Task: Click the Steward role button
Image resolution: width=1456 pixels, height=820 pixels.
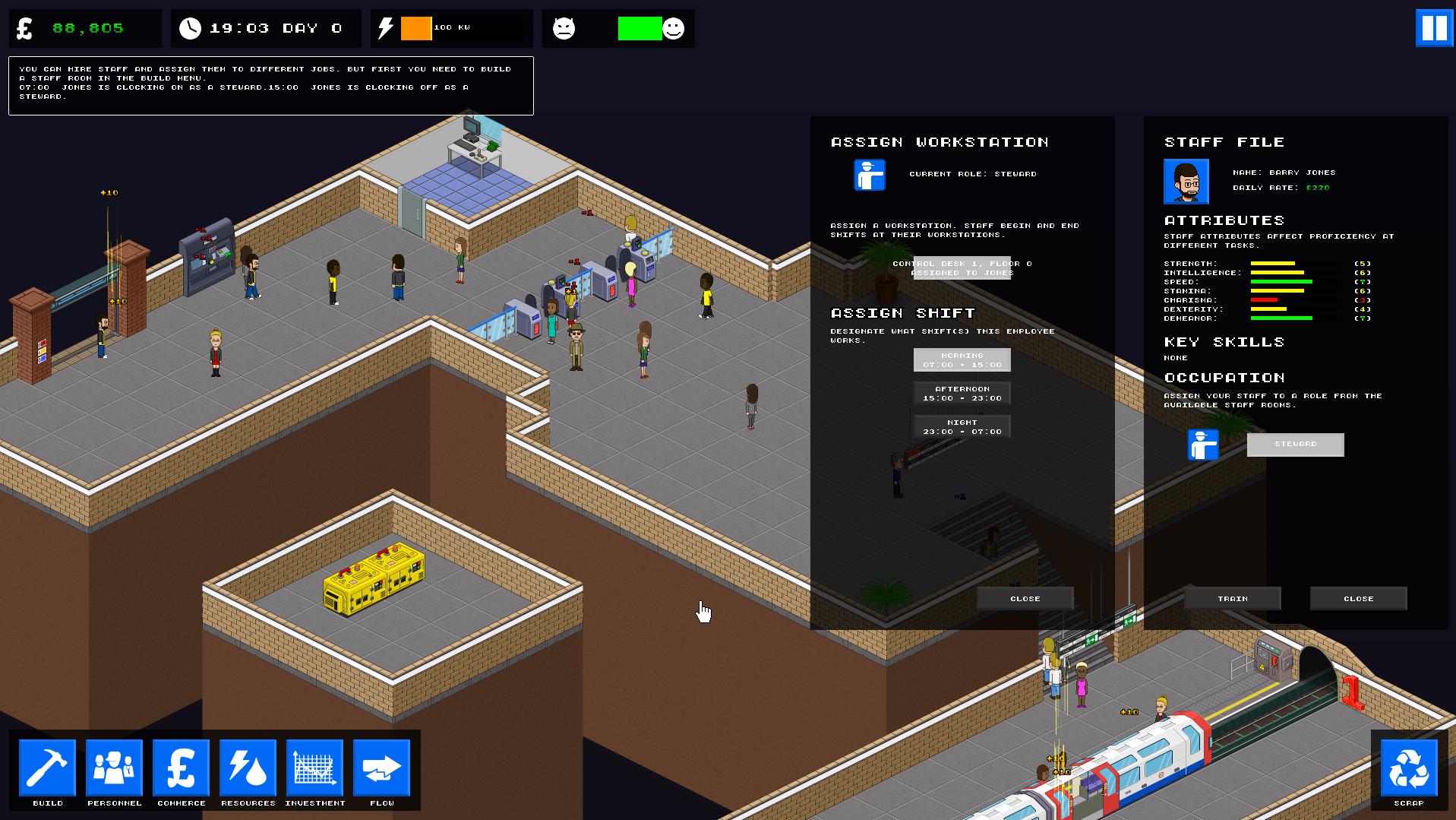Action: coord(1294,445)
